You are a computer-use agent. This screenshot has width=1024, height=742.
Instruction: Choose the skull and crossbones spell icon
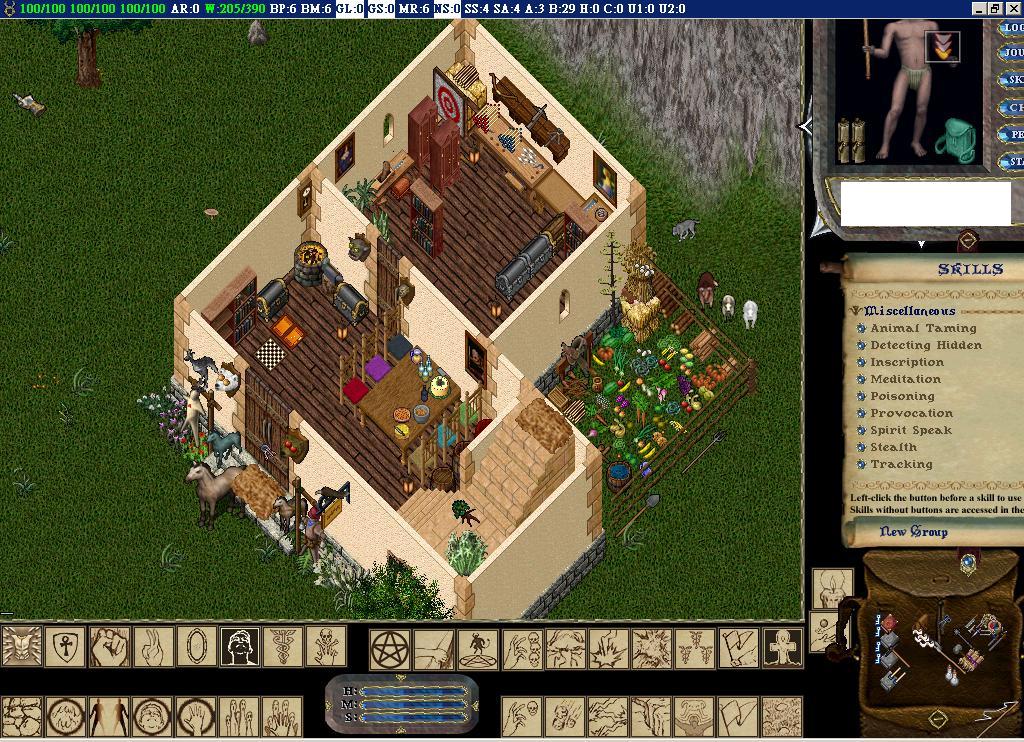tap(326, 646)
